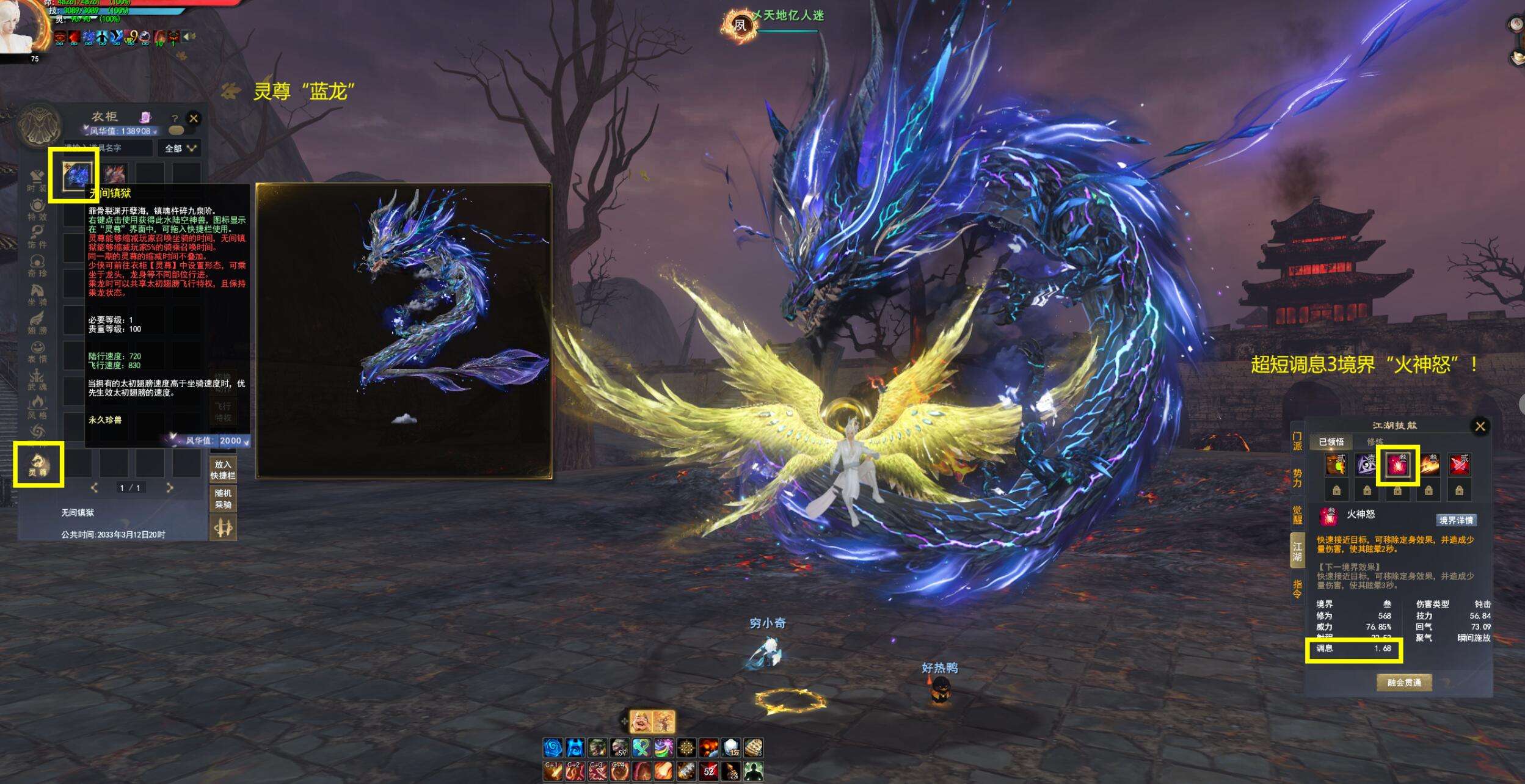
Task: Go to the next wardrobe page arrow
Action: 170,487
